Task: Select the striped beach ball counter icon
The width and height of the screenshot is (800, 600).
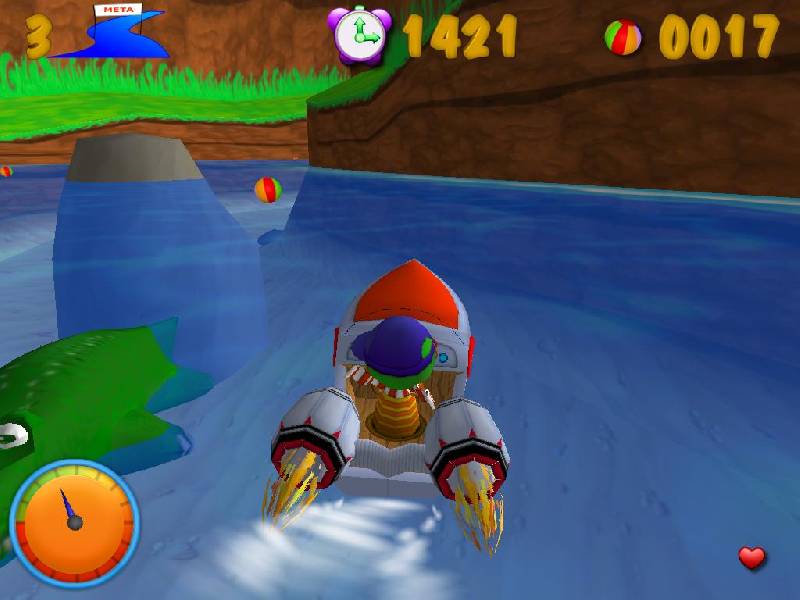Action: click(623, 37)
